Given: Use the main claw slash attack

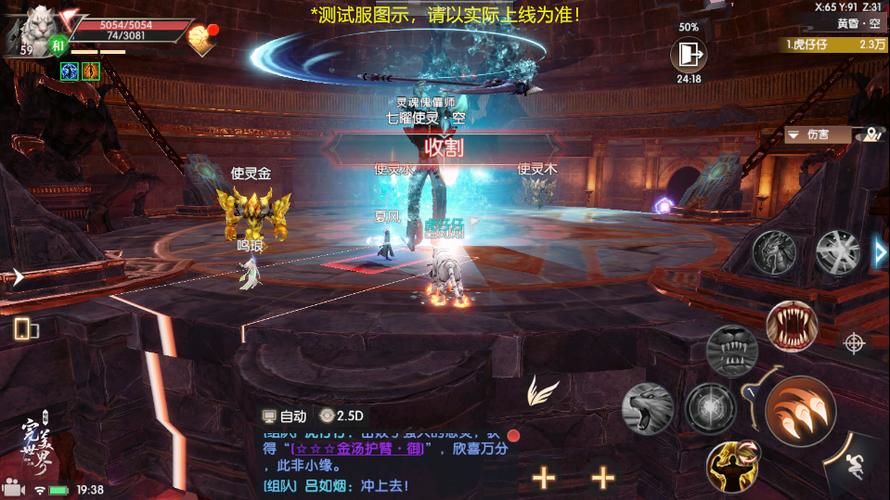Looking at the screenshot, I should pyautogui.click(x=800, y=410).
